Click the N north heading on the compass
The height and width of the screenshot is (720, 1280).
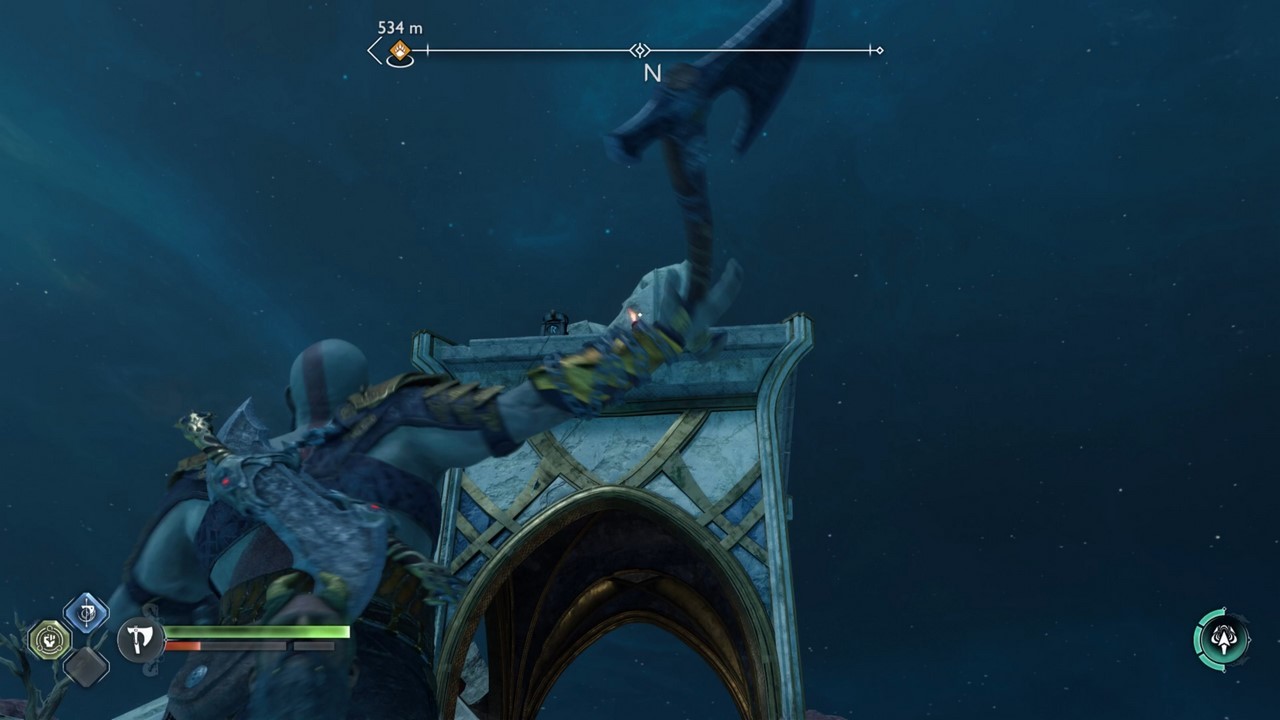click(x=655, y=72)
